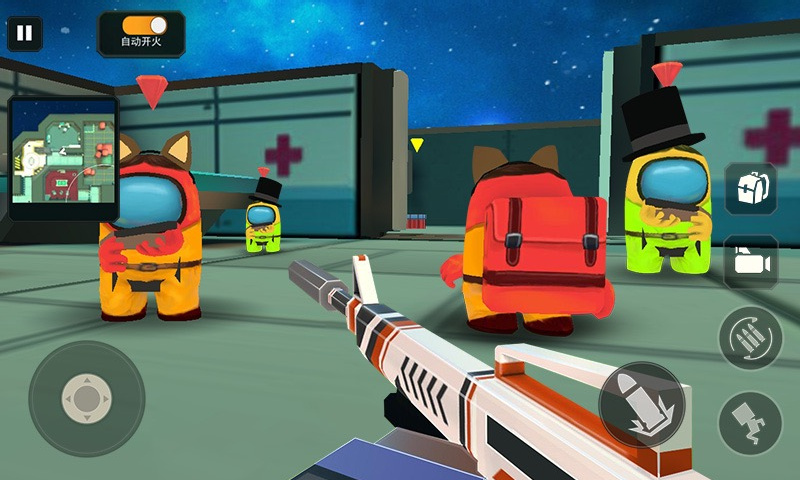Pause the game
Image resolution: width=800 pixels, height=480 pixels.
pos(25,33)
